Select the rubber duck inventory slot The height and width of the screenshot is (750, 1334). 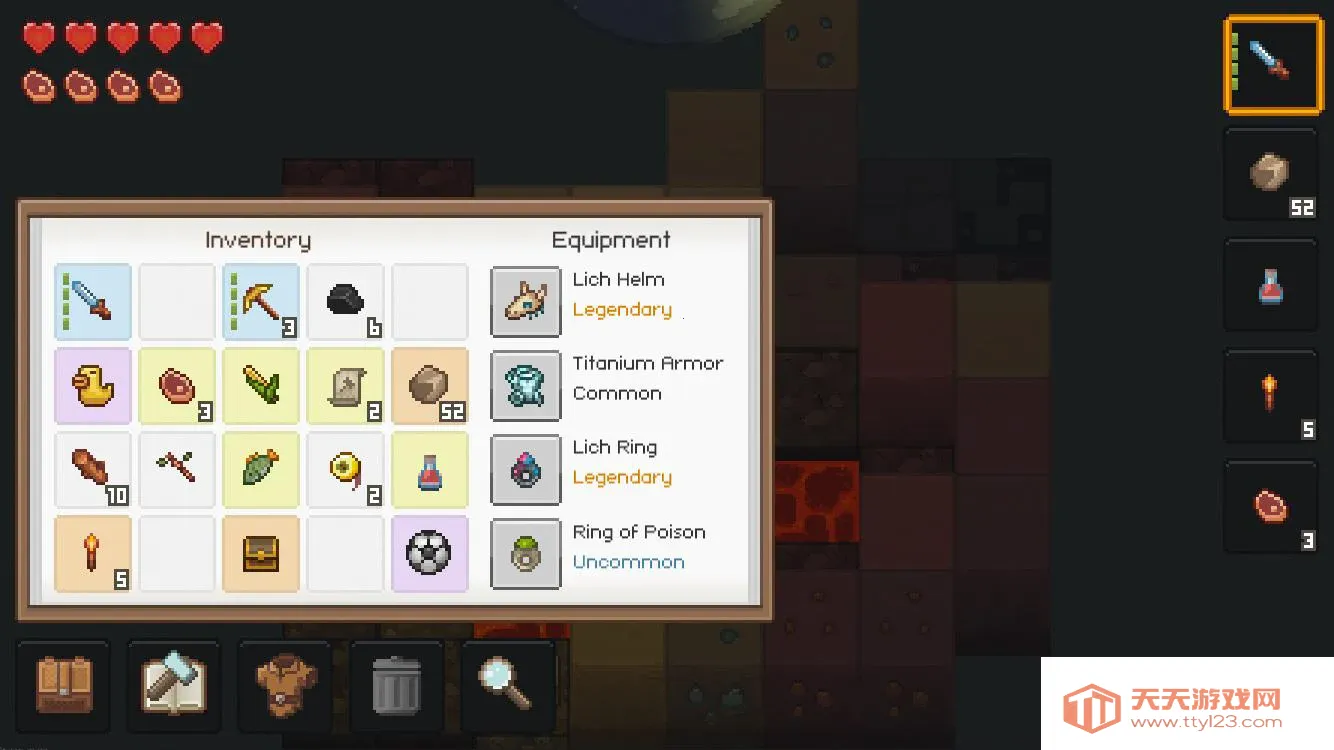pos(93,385)
